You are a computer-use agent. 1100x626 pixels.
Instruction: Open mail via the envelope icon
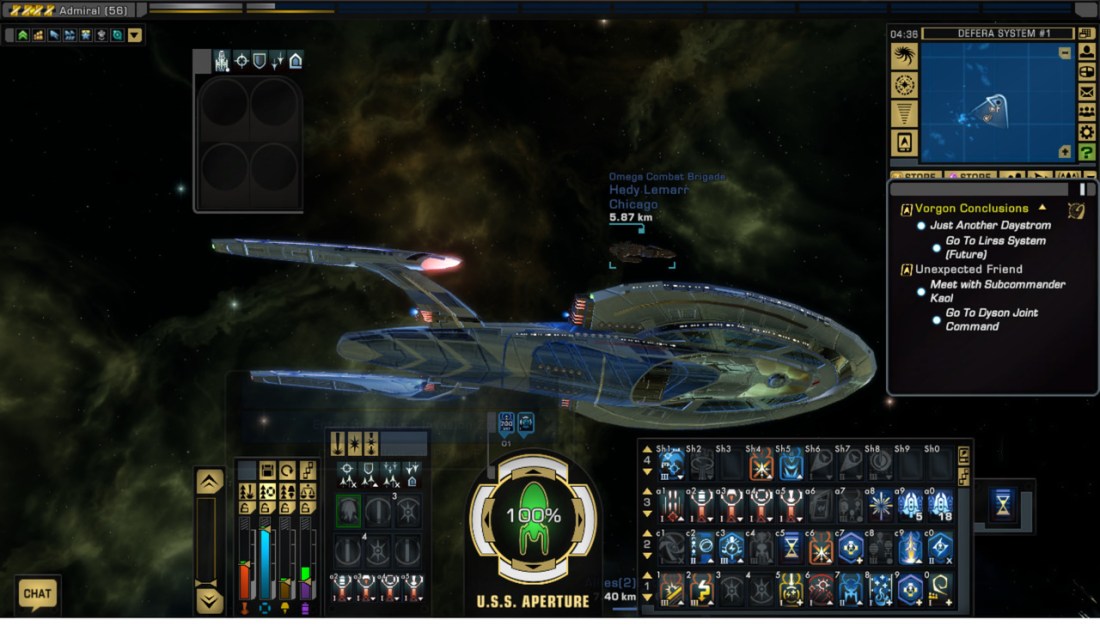[x=1087, y=92]
